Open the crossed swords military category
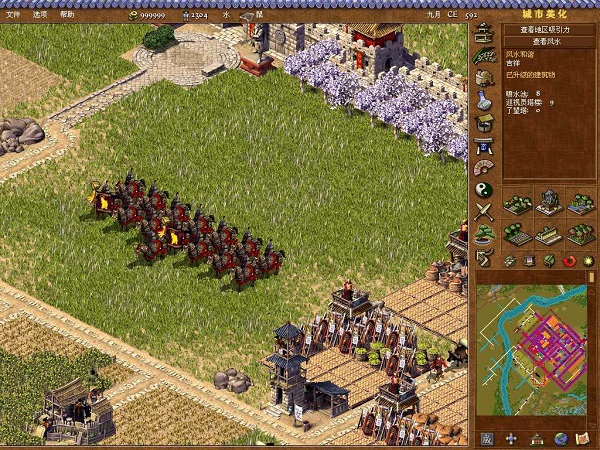Viewport: 600px width, 450px height. click(x=484, y=211)
